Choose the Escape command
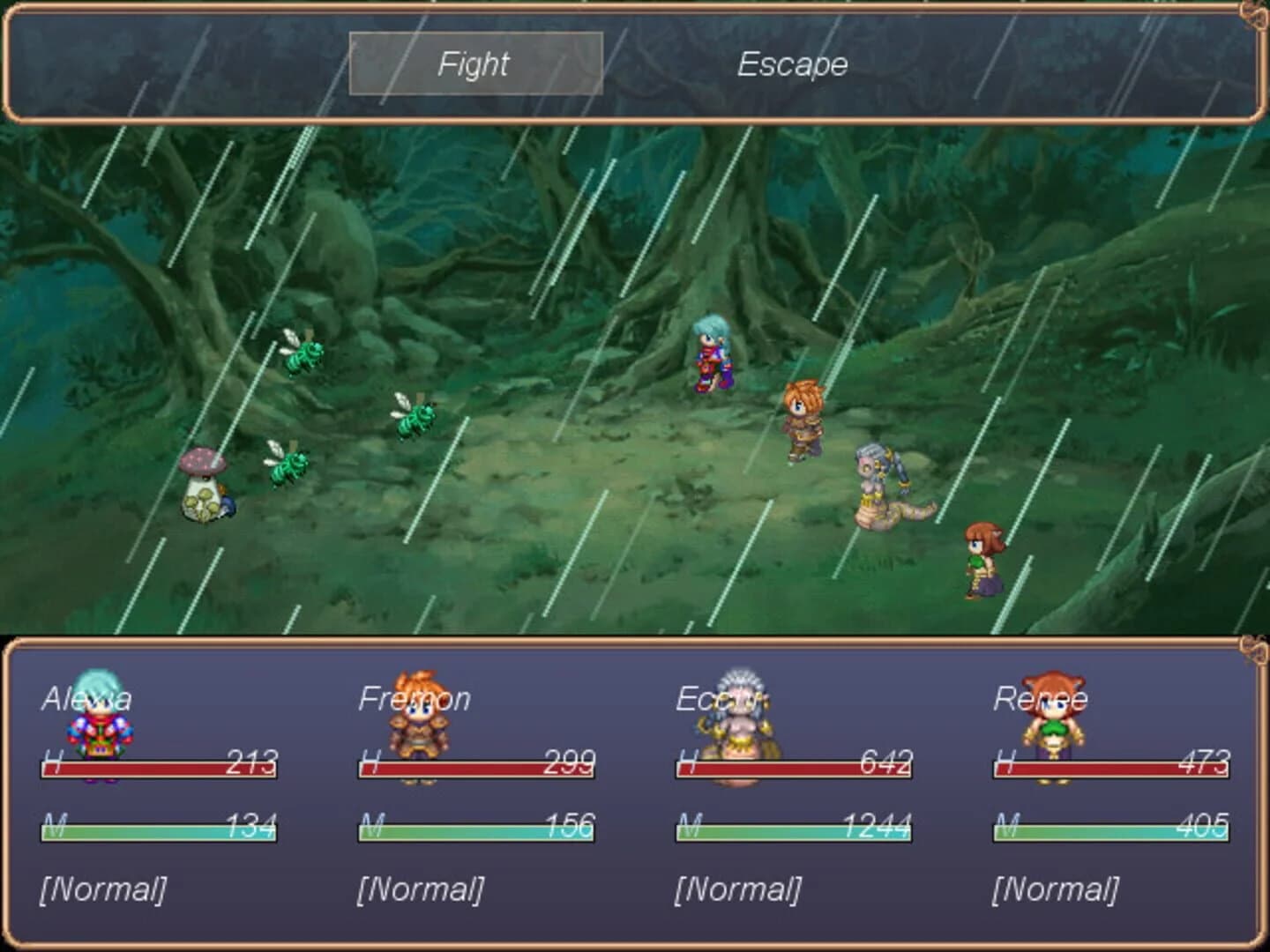The image size is (1270, 952). (792, 64)
